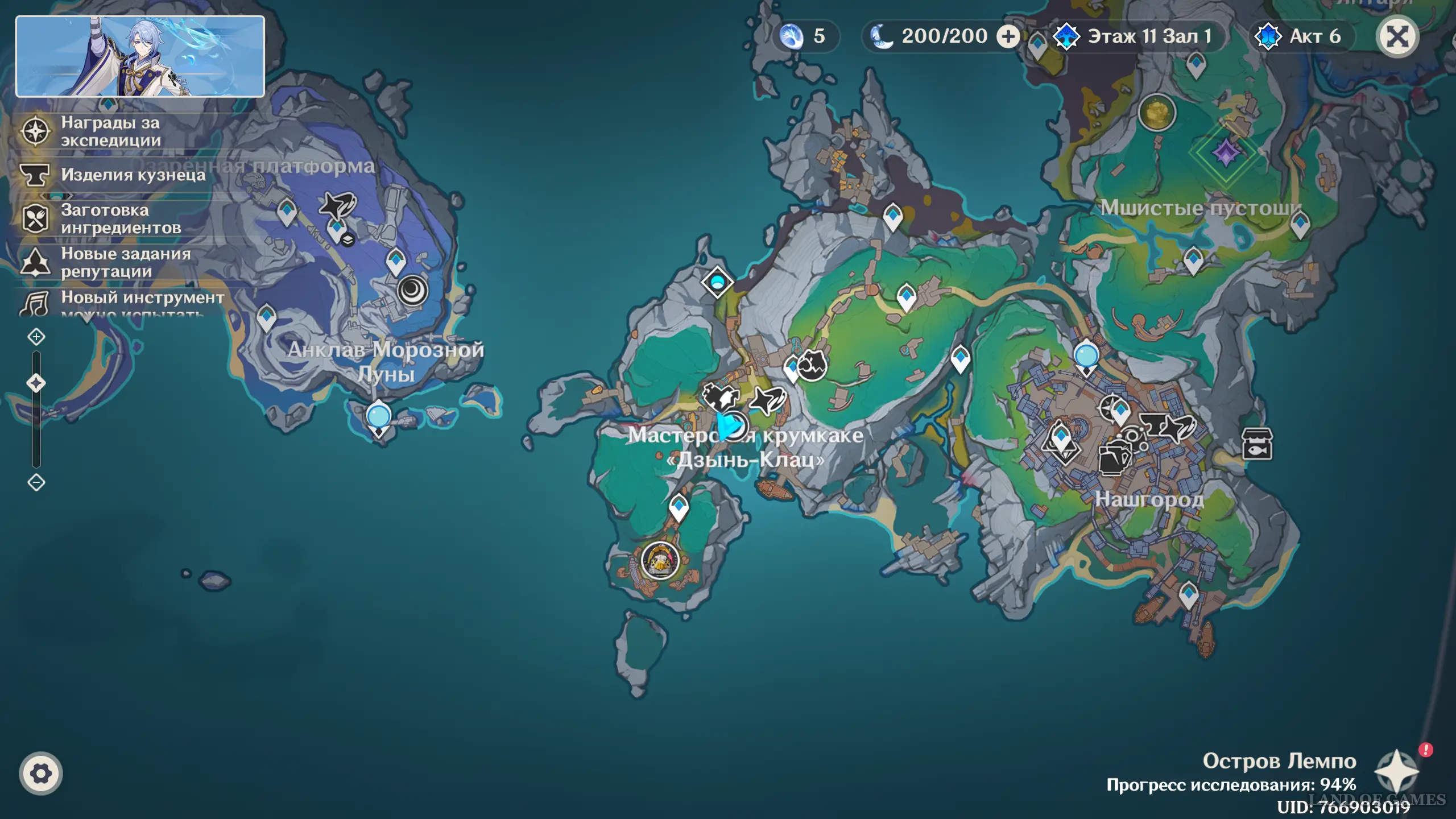Screen dimensions: 1456x819
Task: Select the spiral vortex marker in Анклав Морозной Луны
Action: click(x=412, y=291)
